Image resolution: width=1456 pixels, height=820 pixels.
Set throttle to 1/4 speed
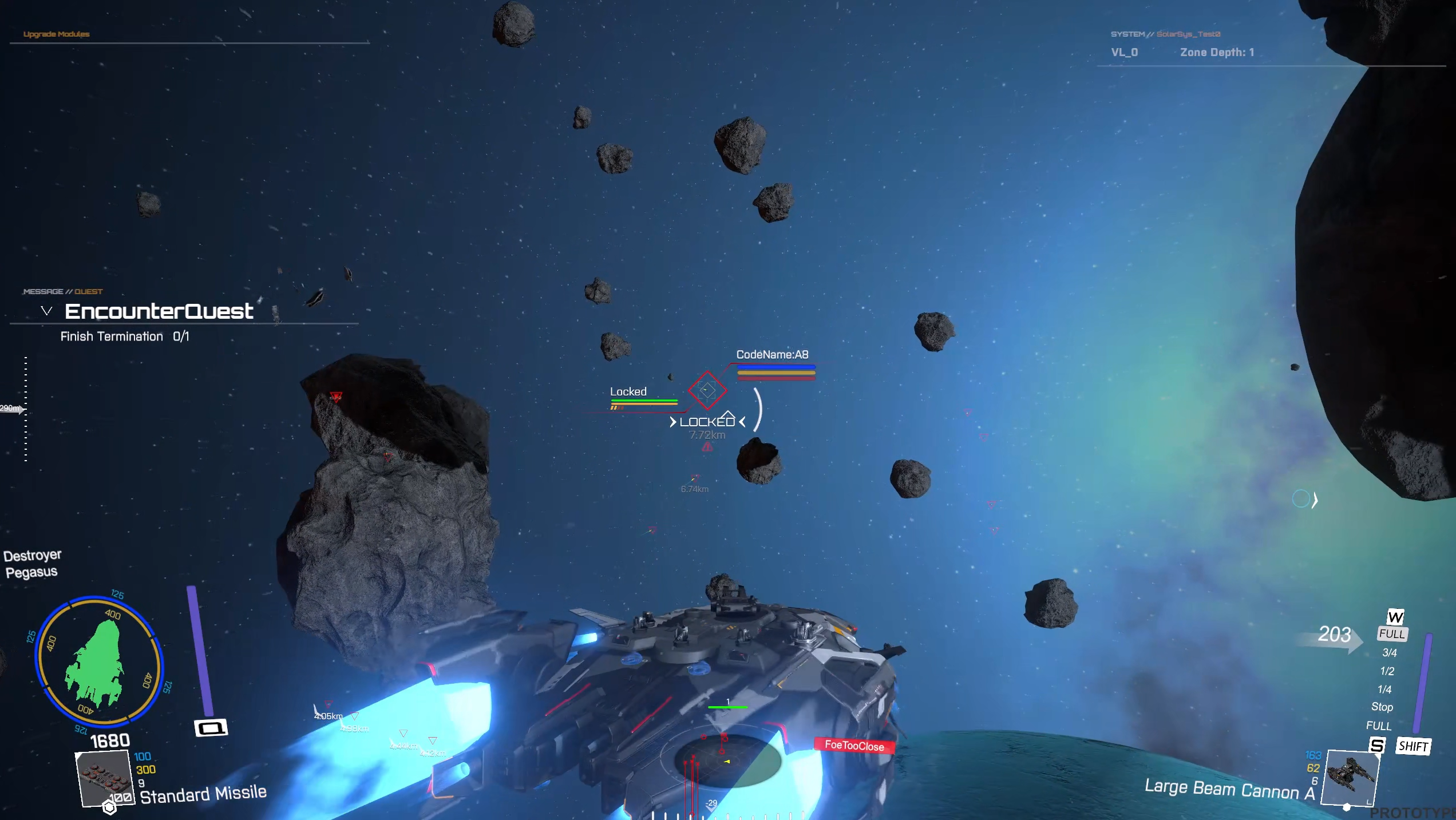tap(1384, 690)
